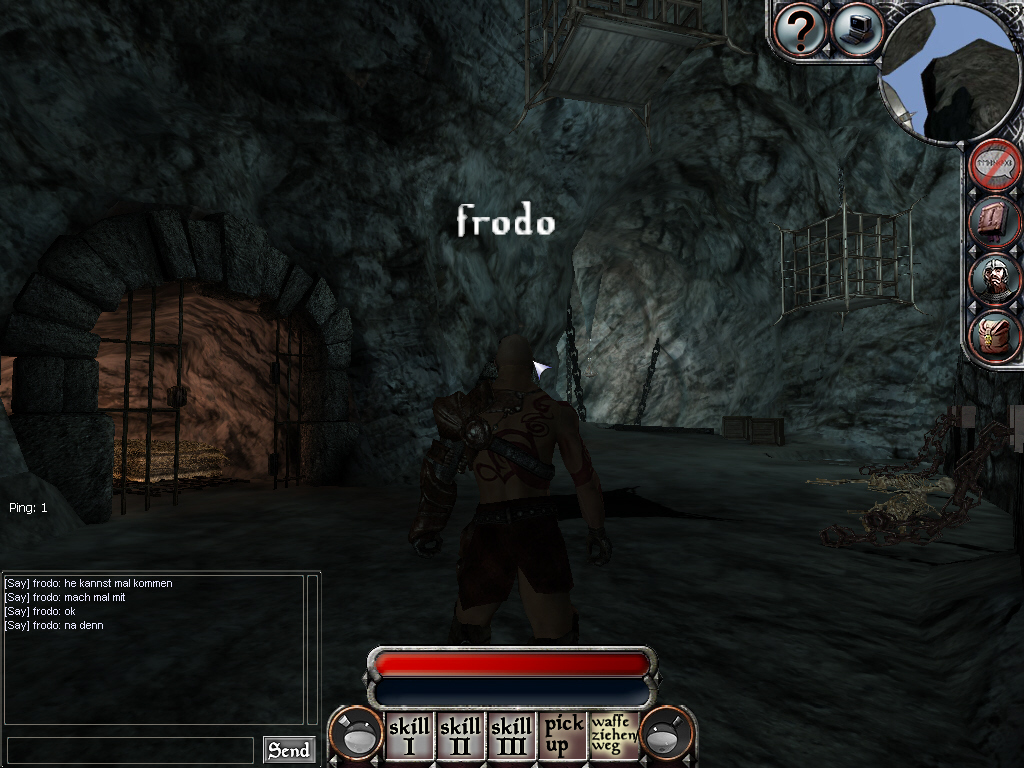Image resolution: width=1024 pixels, height=768 pixels.
Task: Focus the chat text input field
Action: [130, 750]
